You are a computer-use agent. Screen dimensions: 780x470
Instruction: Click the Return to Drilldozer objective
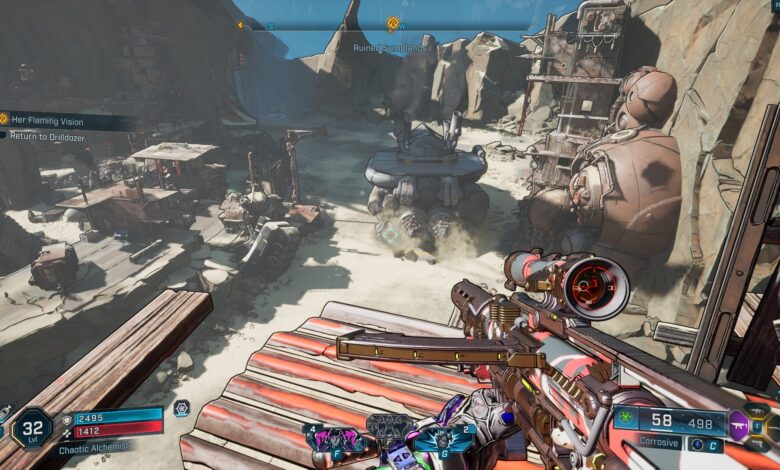point(48,136)
